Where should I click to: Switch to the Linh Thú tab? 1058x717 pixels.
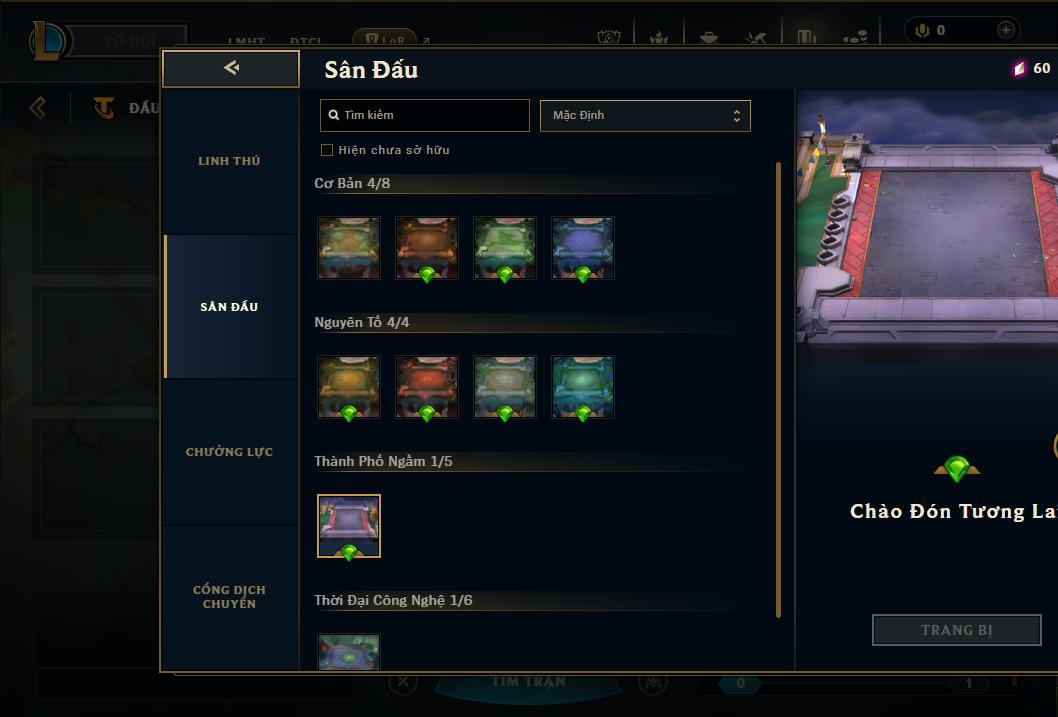[229, 161]
